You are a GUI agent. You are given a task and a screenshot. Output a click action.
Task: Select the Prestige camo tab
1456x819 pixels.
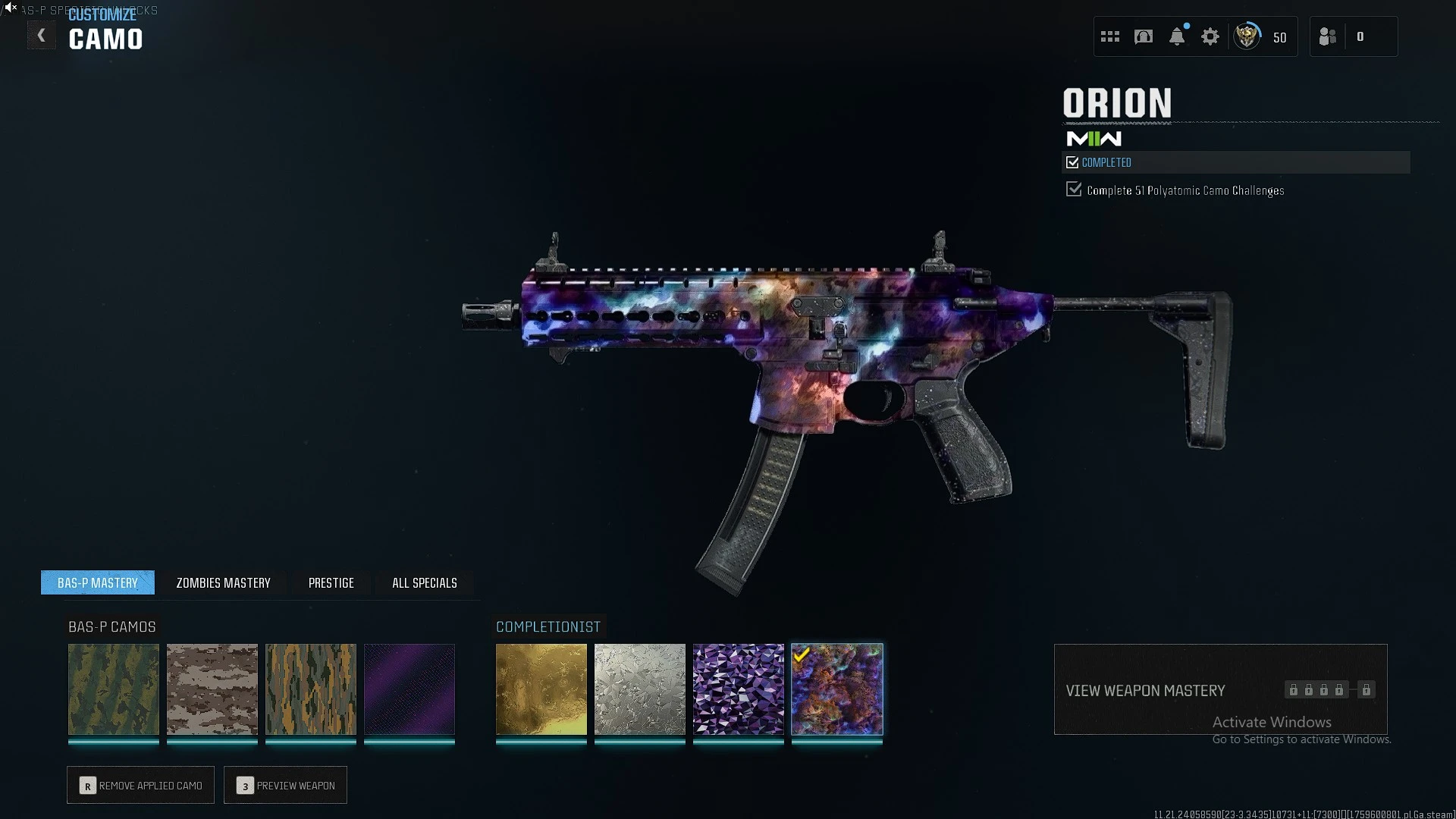[x=331, y=582]
